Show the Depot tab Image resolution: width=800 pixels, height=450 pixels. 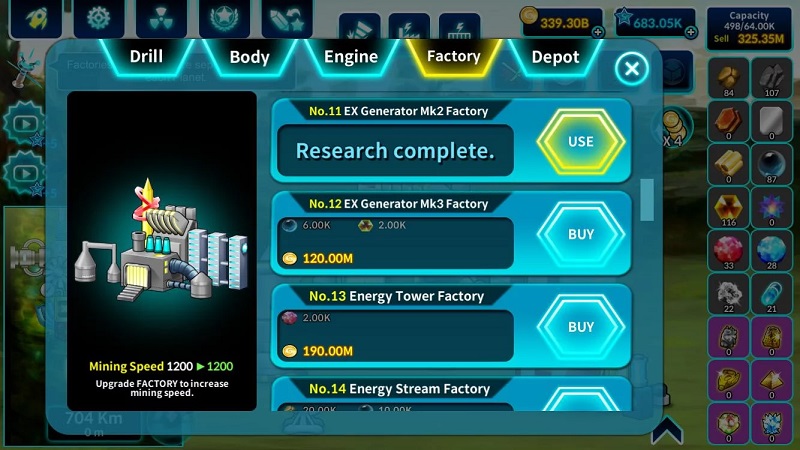click(x=555, y=57)
